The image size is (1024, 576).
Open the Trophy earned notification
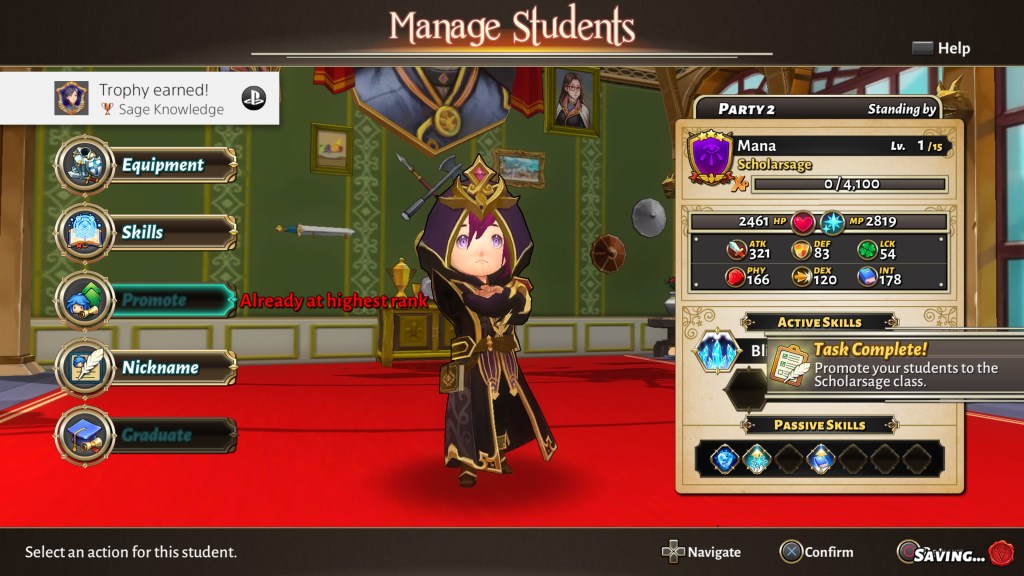click(x=140, y=98)
